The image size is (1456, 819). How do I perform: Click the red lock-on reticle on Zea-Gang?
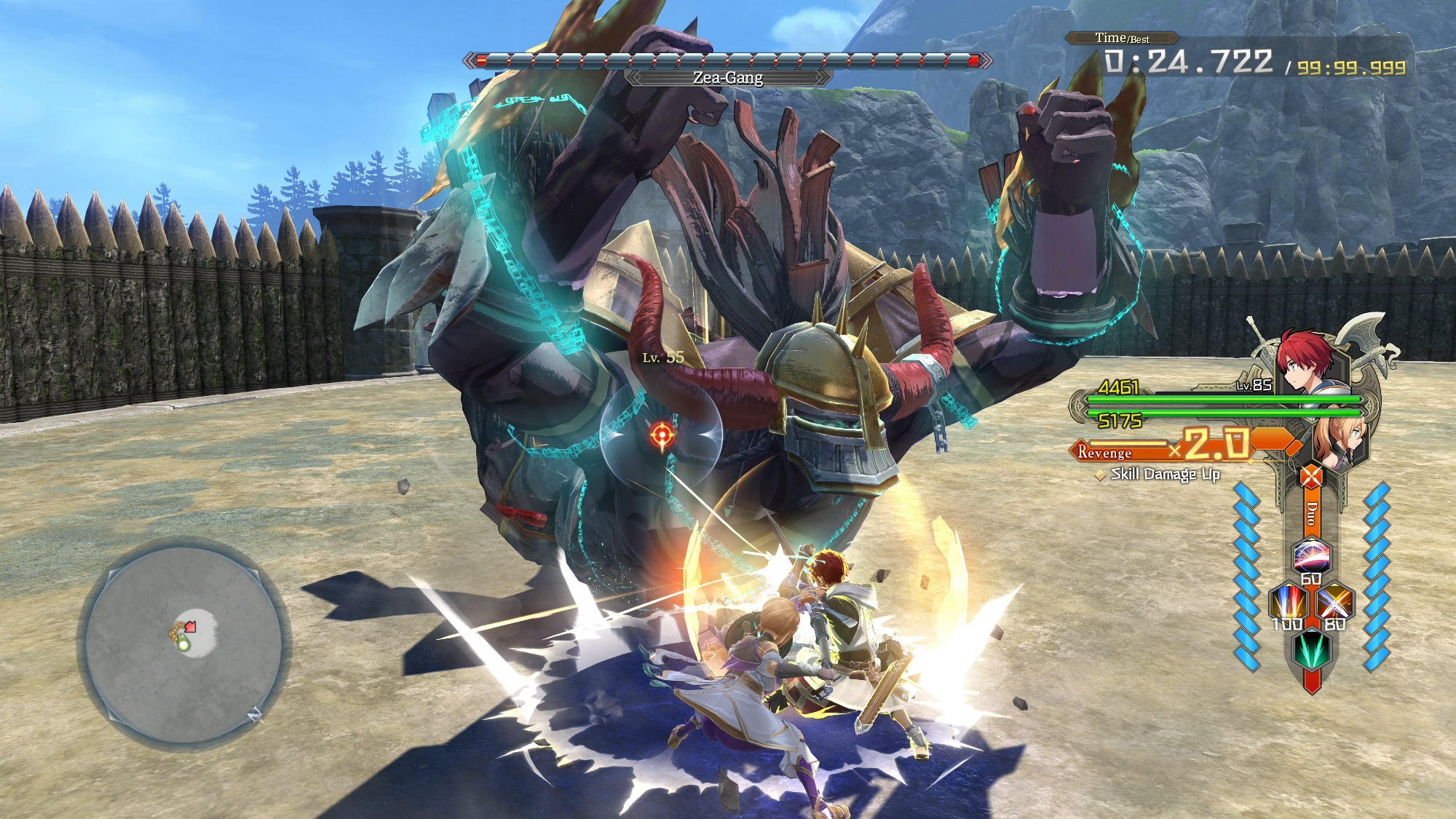click(x=662, y=435)
